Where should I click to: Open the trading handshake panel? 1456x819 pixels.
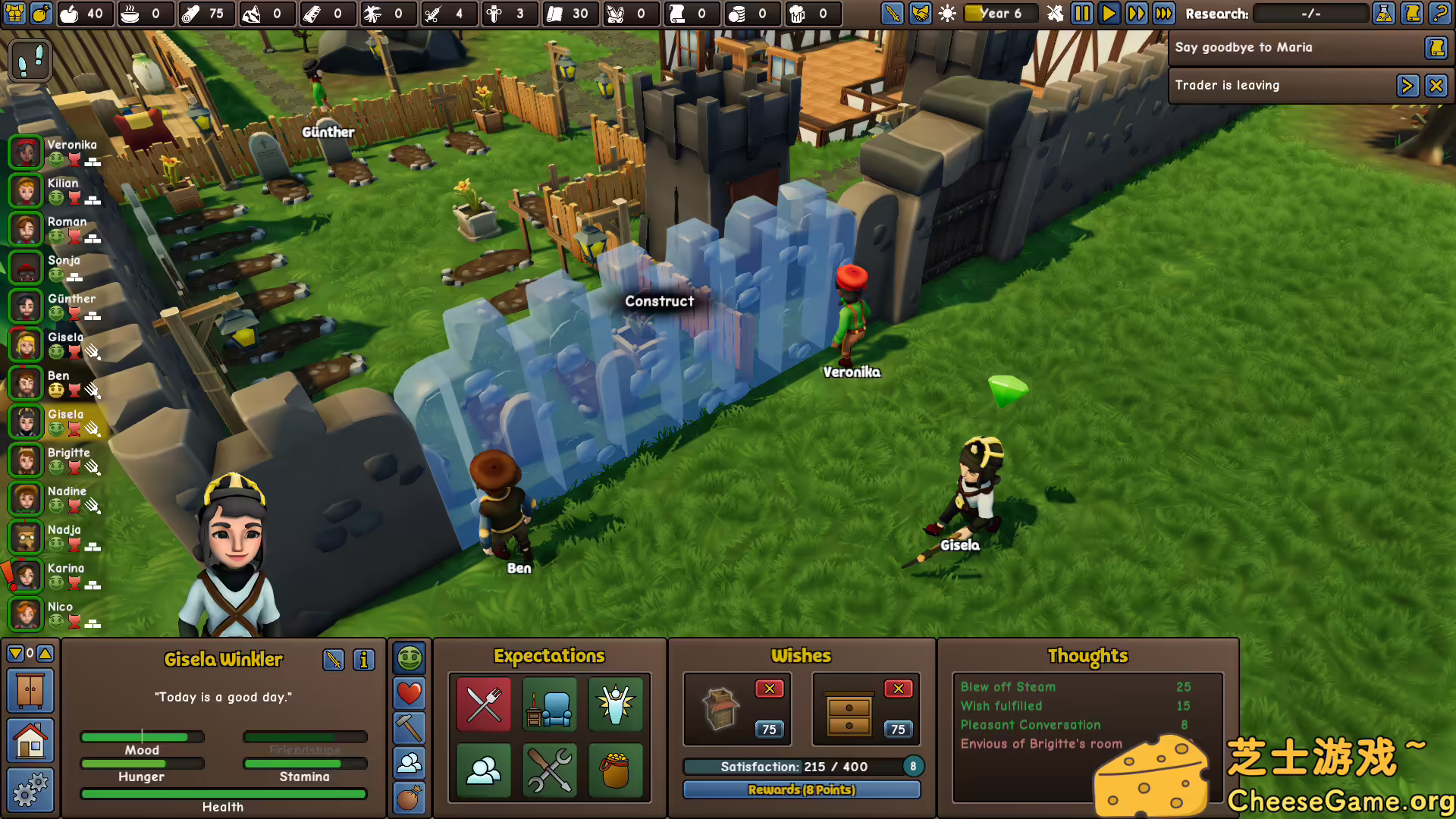point(920,13)
